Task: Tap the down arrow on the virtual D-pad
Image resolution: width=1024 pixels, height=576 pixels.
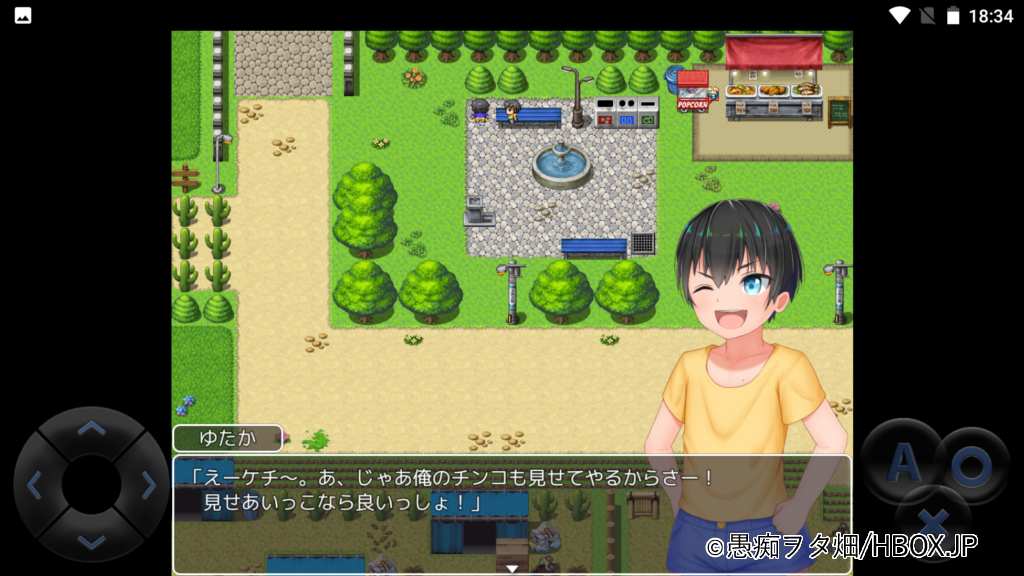Action: [x=91, y=541]
